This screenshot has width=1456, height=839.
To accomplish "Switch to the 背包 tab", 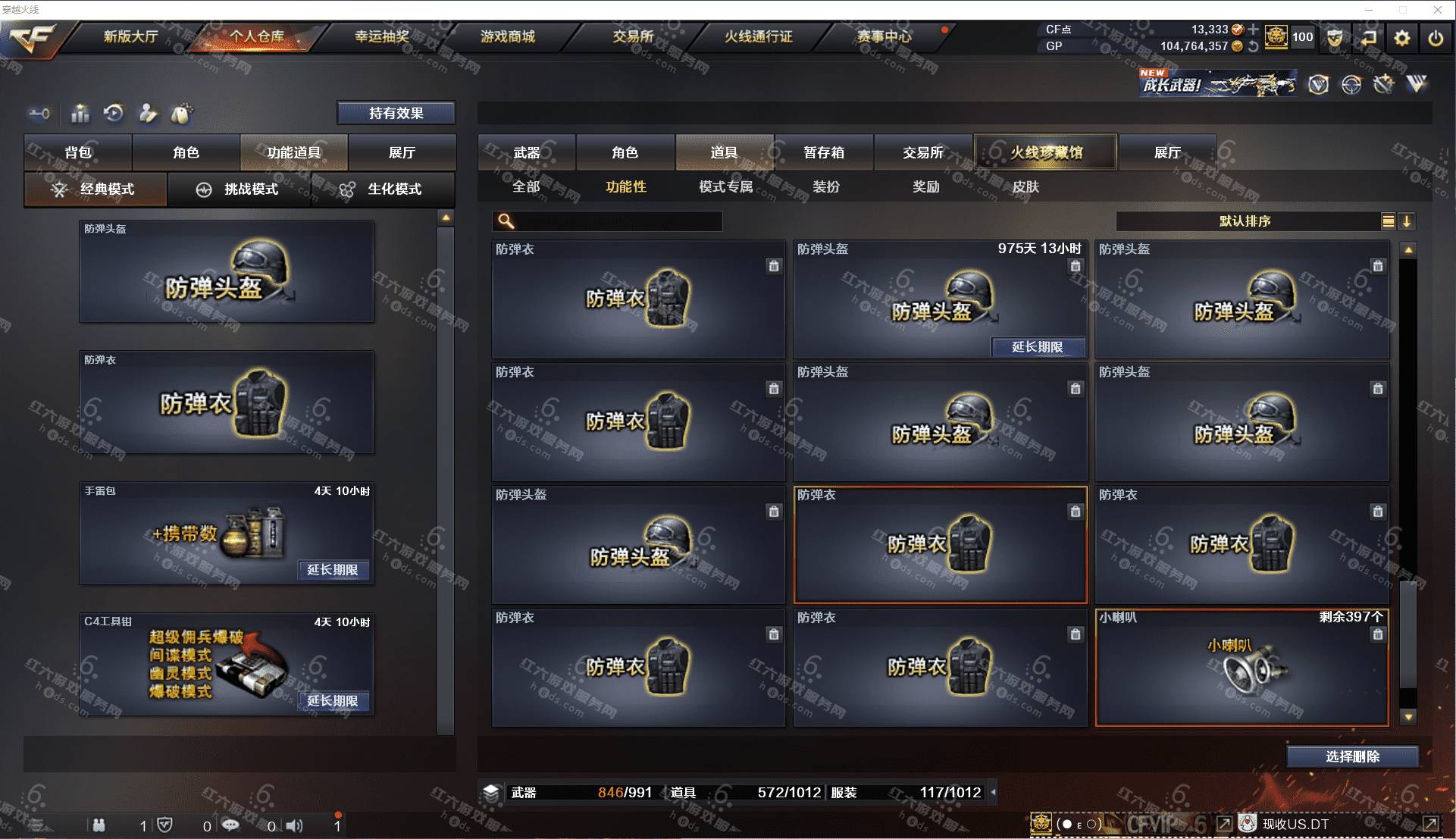I will point(78,152).
